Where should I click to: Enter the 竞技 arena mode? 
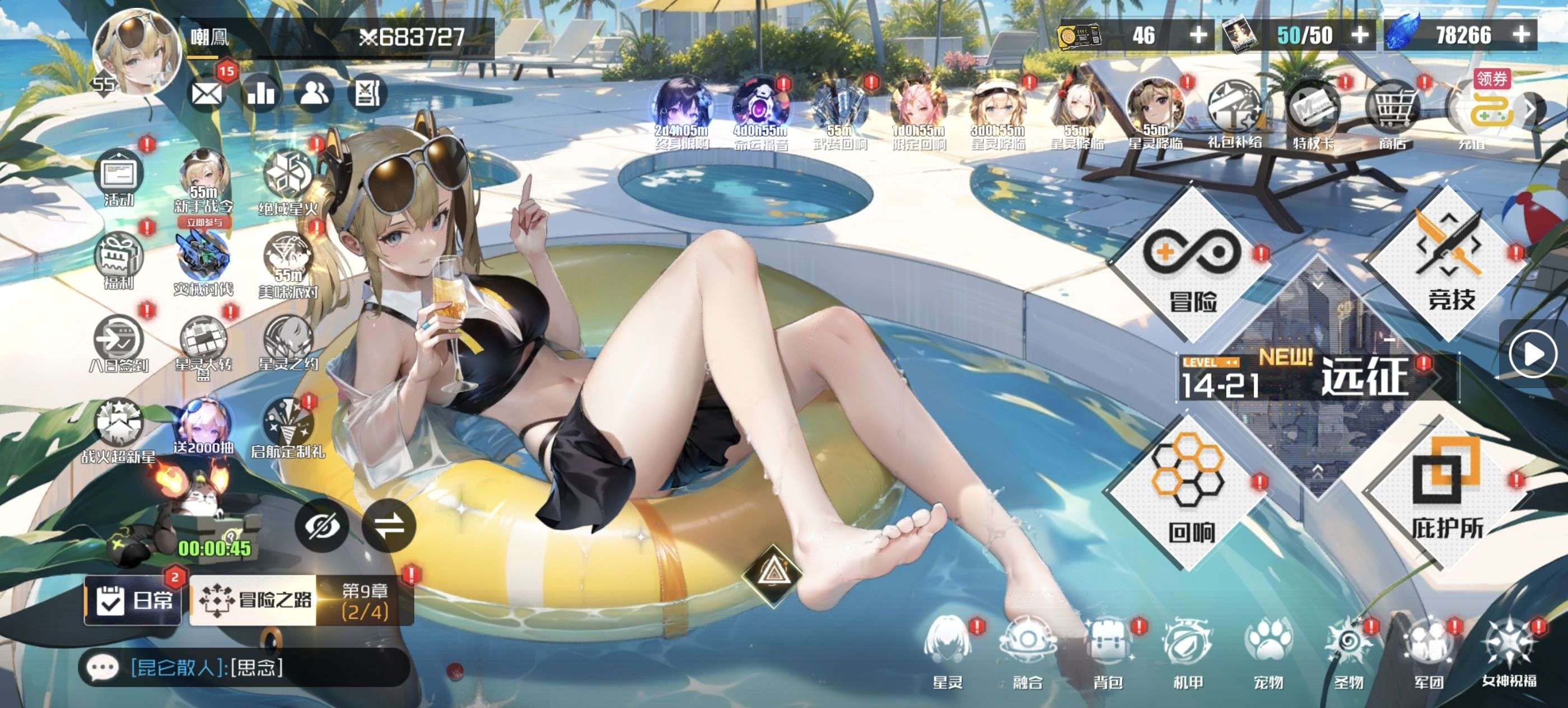tap(1450, 265)
